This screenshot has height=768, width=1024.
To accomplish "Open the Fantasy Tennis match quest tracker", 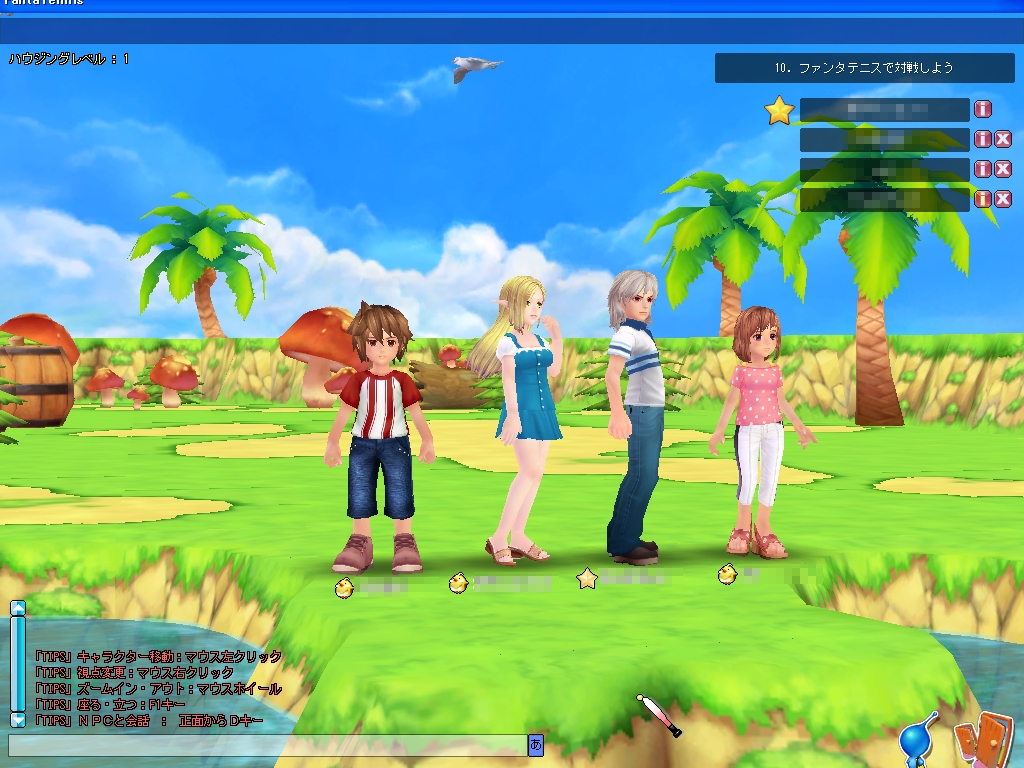I will [x=864, y=68].
